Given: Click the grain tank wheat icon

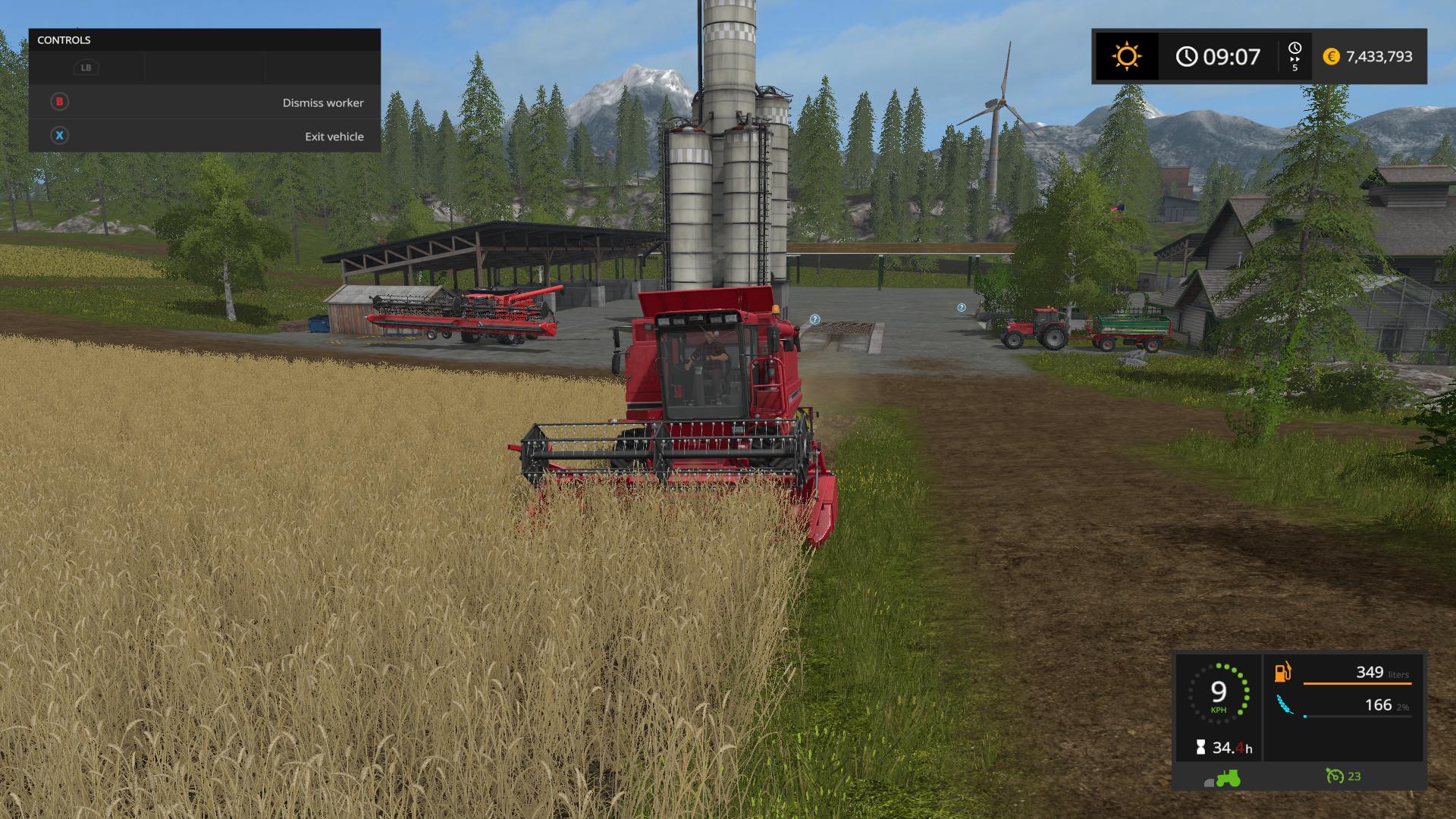Looking at the screenshot, I should (1283, 705).
